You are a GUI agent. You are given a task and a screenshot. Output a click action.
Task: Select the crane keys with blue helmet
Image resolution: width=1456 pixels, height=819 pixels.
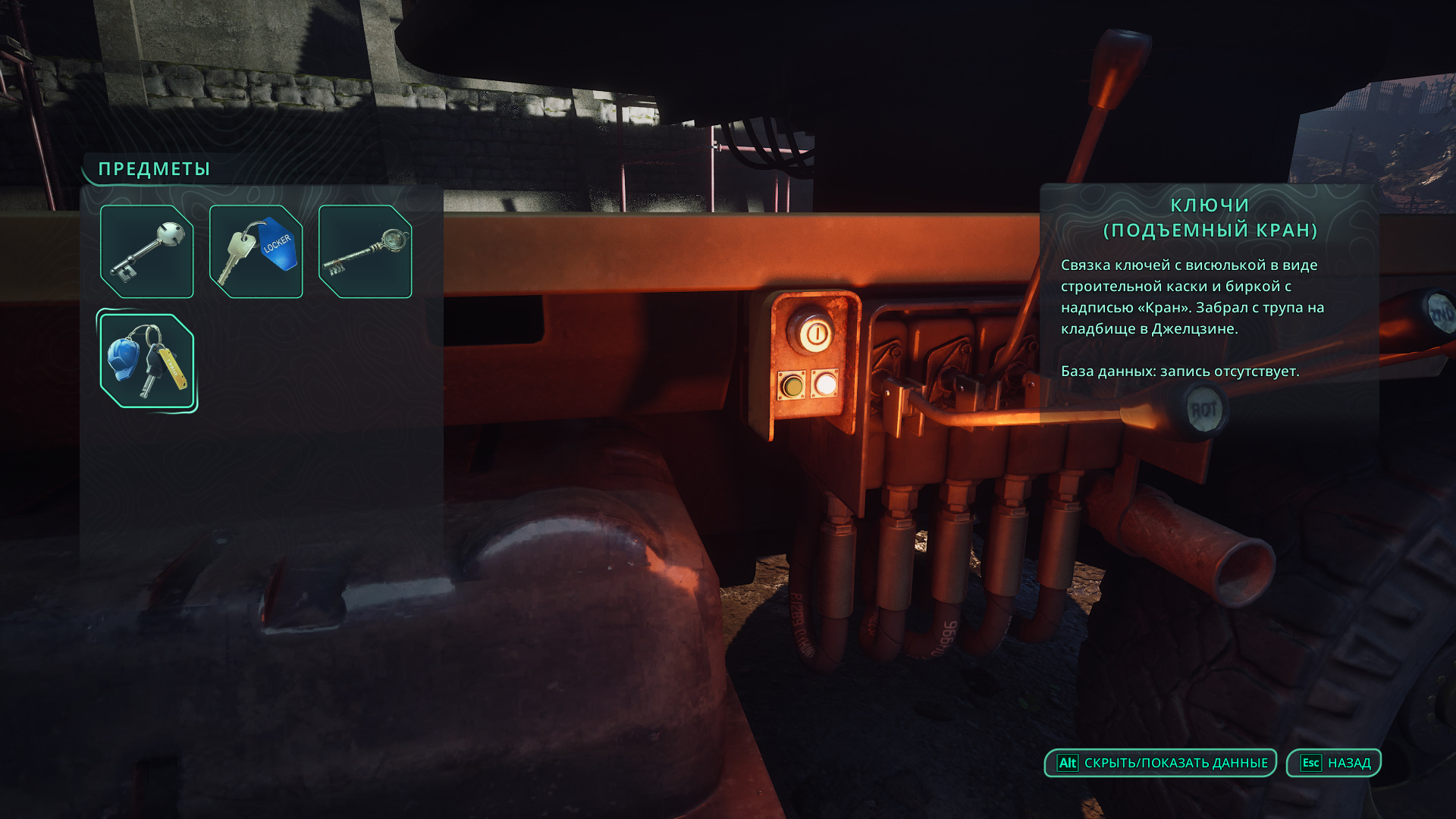coord(146,361)
